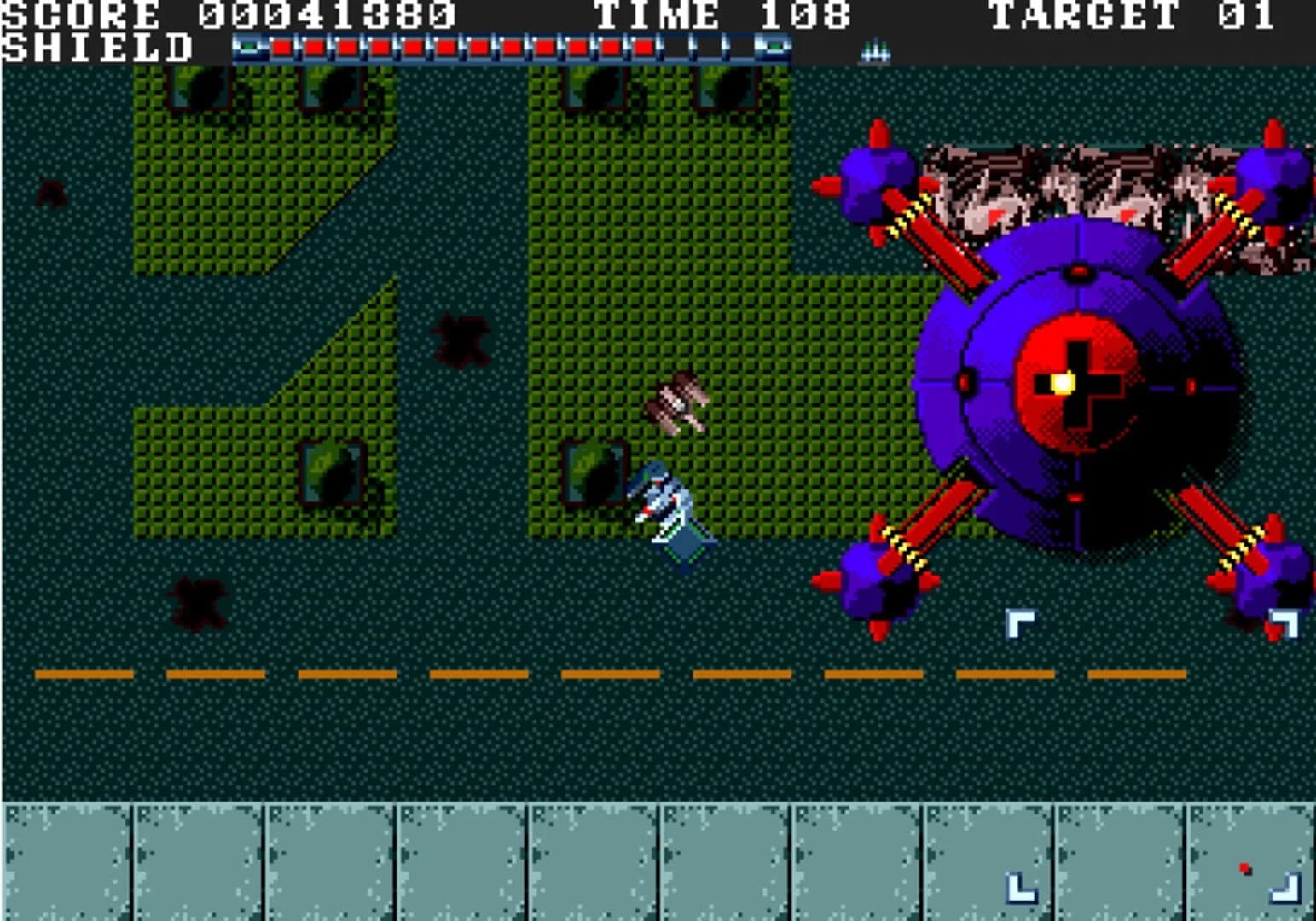Toggle the small red diamond light on the boss's left rim
This screenshot has height=921, width=1316.
(x=966, y=381)
